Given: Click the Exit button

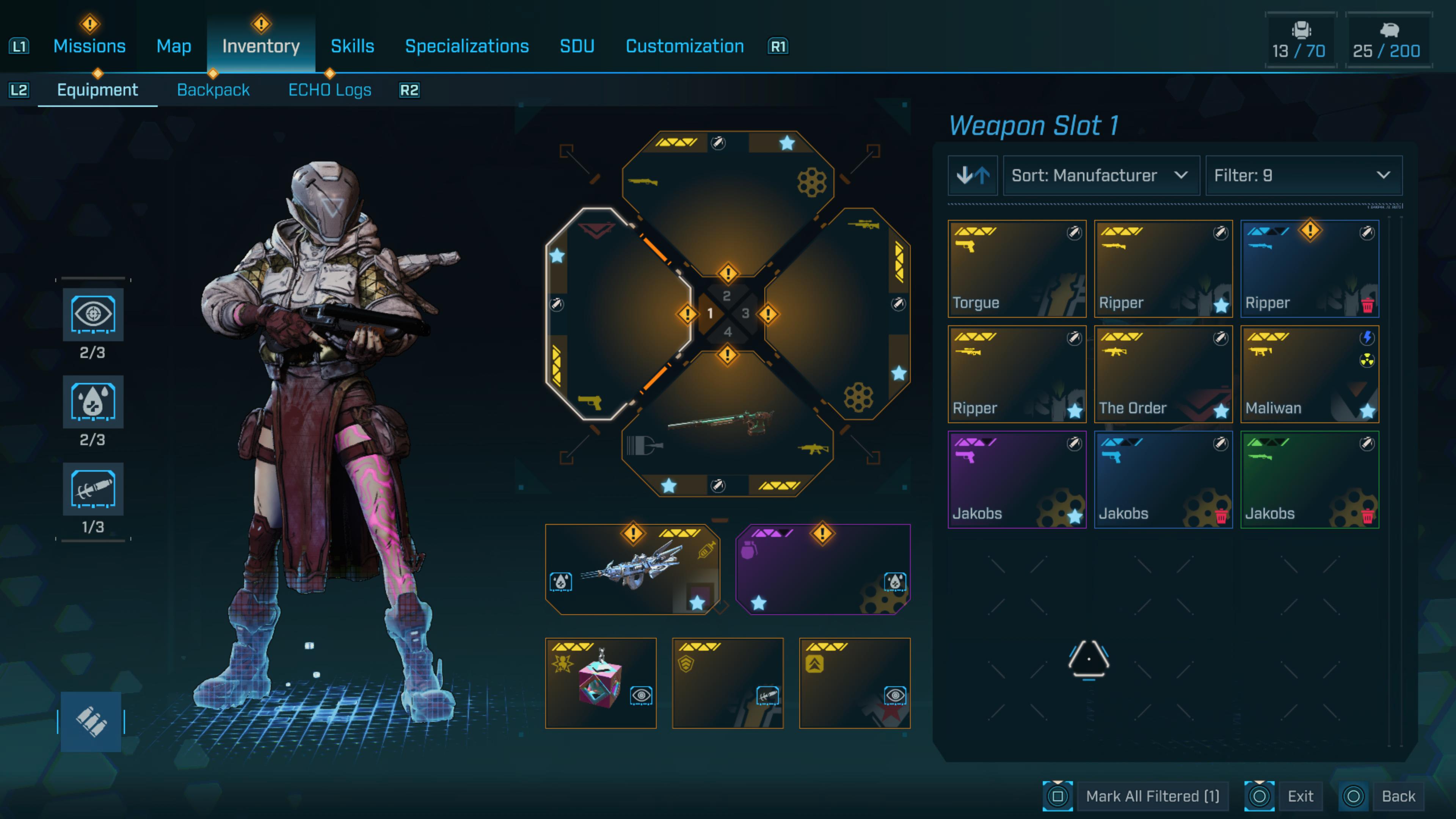Looking at the screenshot, I should (x=1300, y=796).
